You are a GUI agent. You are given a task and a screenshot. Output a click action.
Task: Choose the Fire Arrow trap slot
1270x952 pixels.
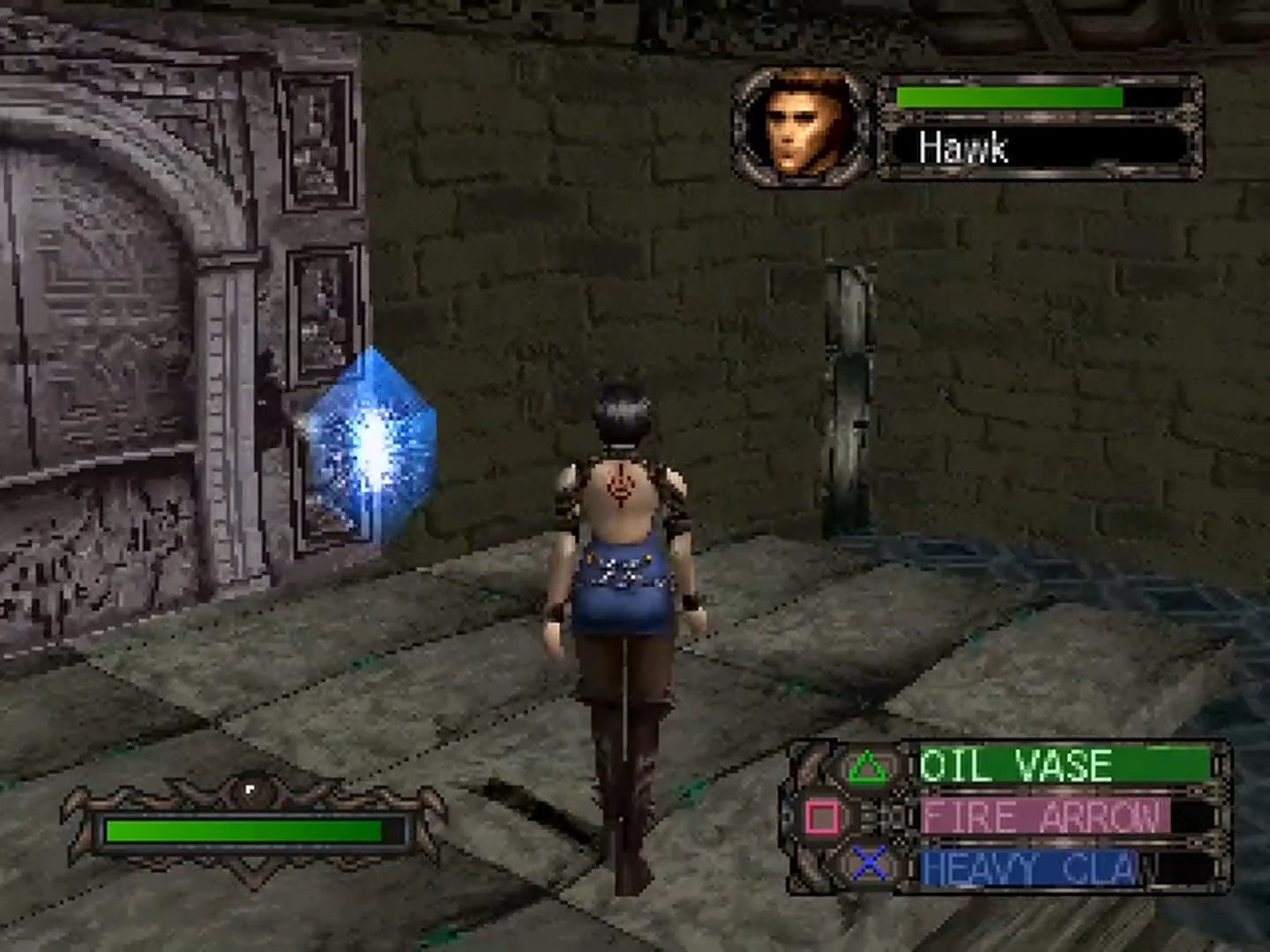point(1063,817)
